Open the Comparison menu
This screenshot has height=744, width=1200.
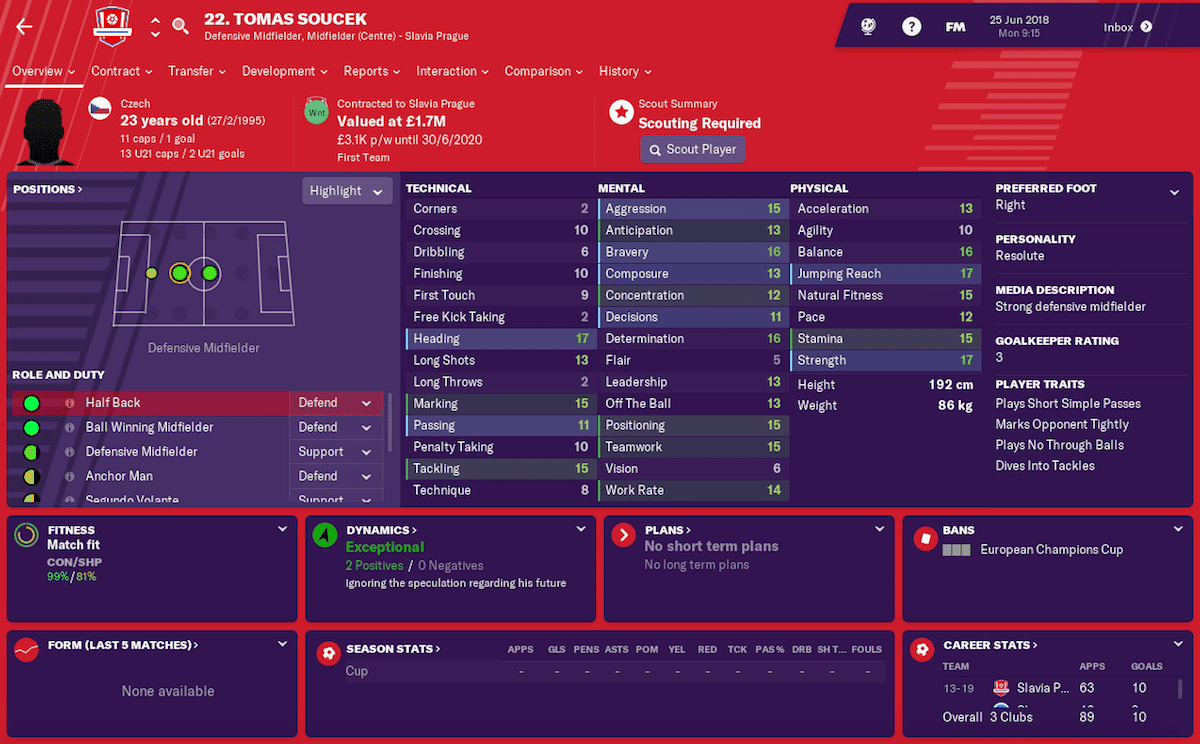click(x=544, y=71)
